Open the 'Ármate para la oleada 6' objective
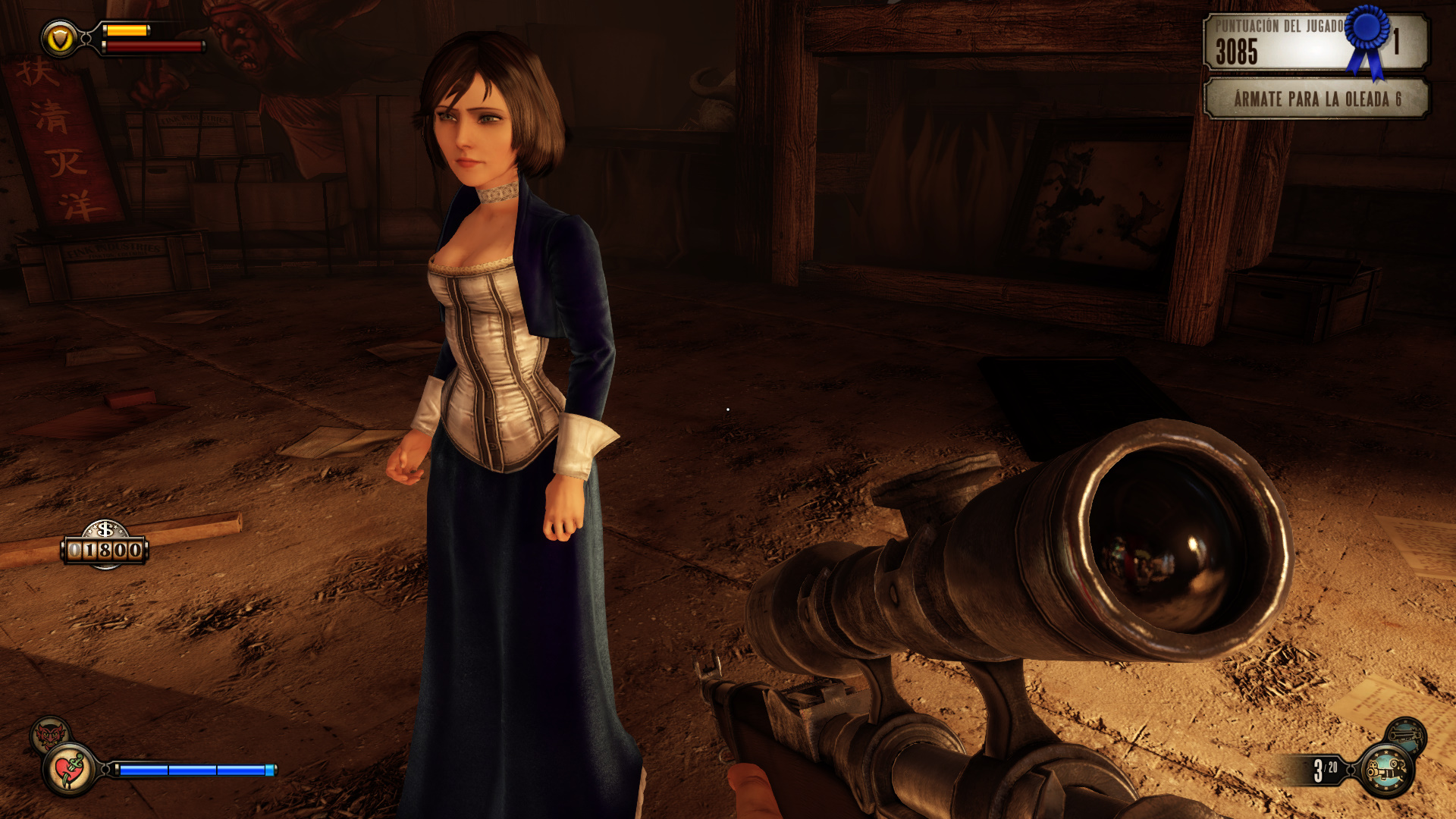The height and width of the screenshot is (819, 1456). 1316,99
